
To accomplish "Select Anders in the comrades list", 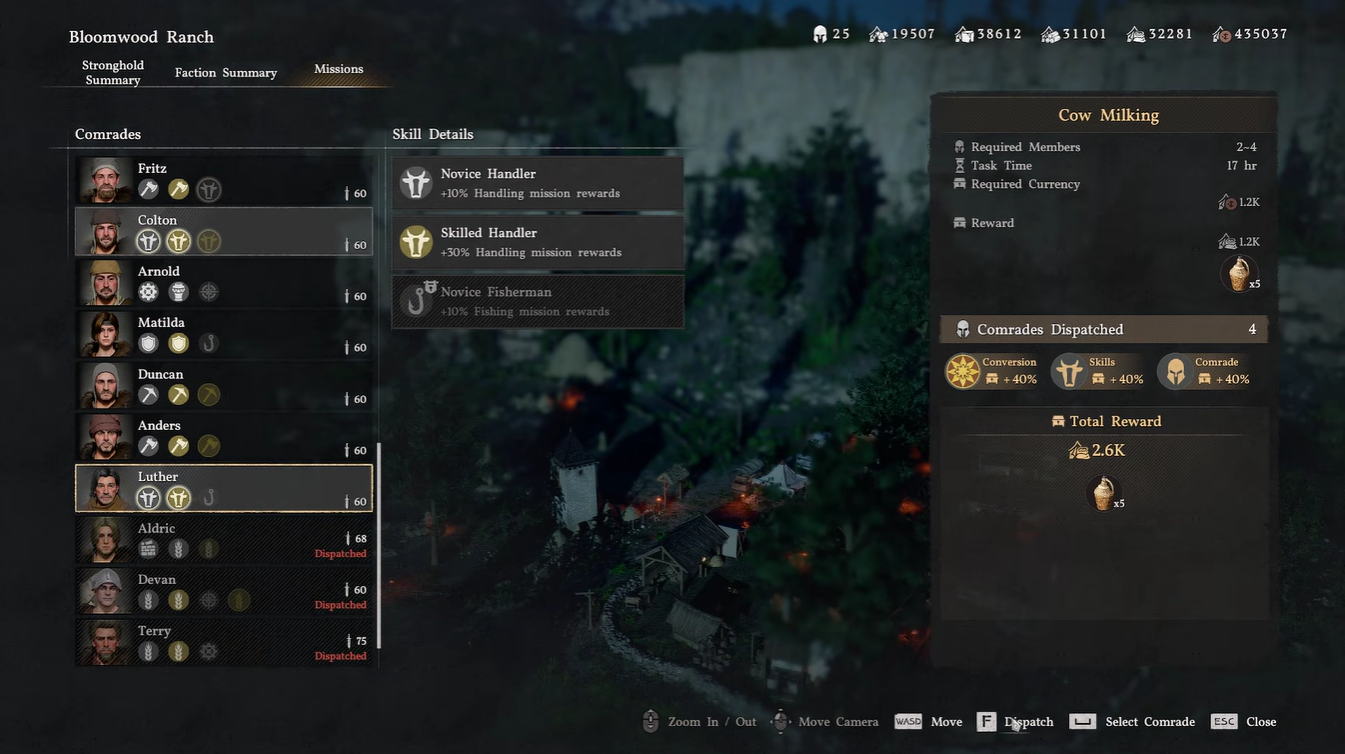I will click(x=224, y=437).
